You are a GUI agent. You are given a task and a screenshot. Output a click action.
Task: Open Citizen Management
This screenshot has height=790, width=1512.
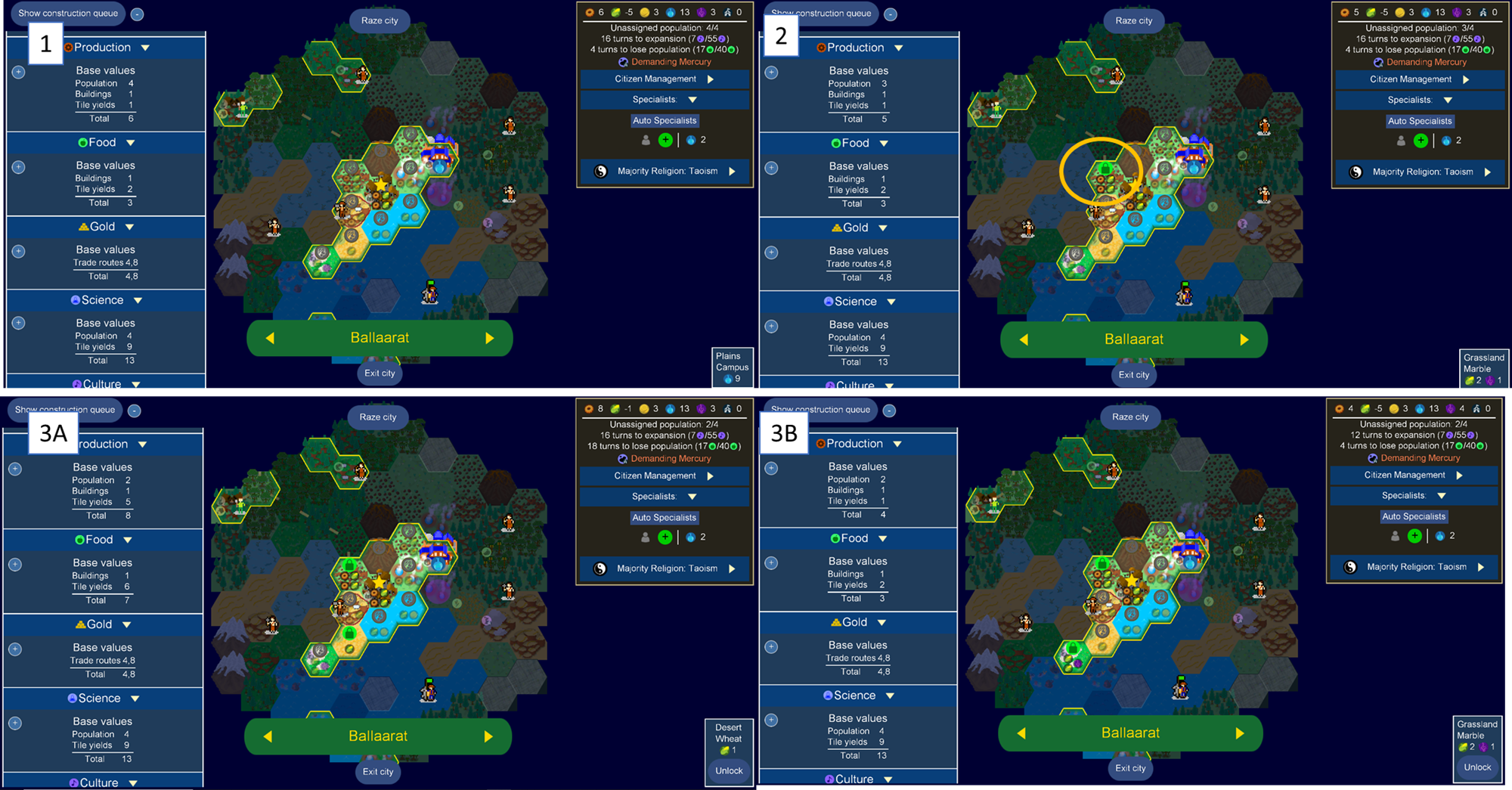tap(665, 79)
